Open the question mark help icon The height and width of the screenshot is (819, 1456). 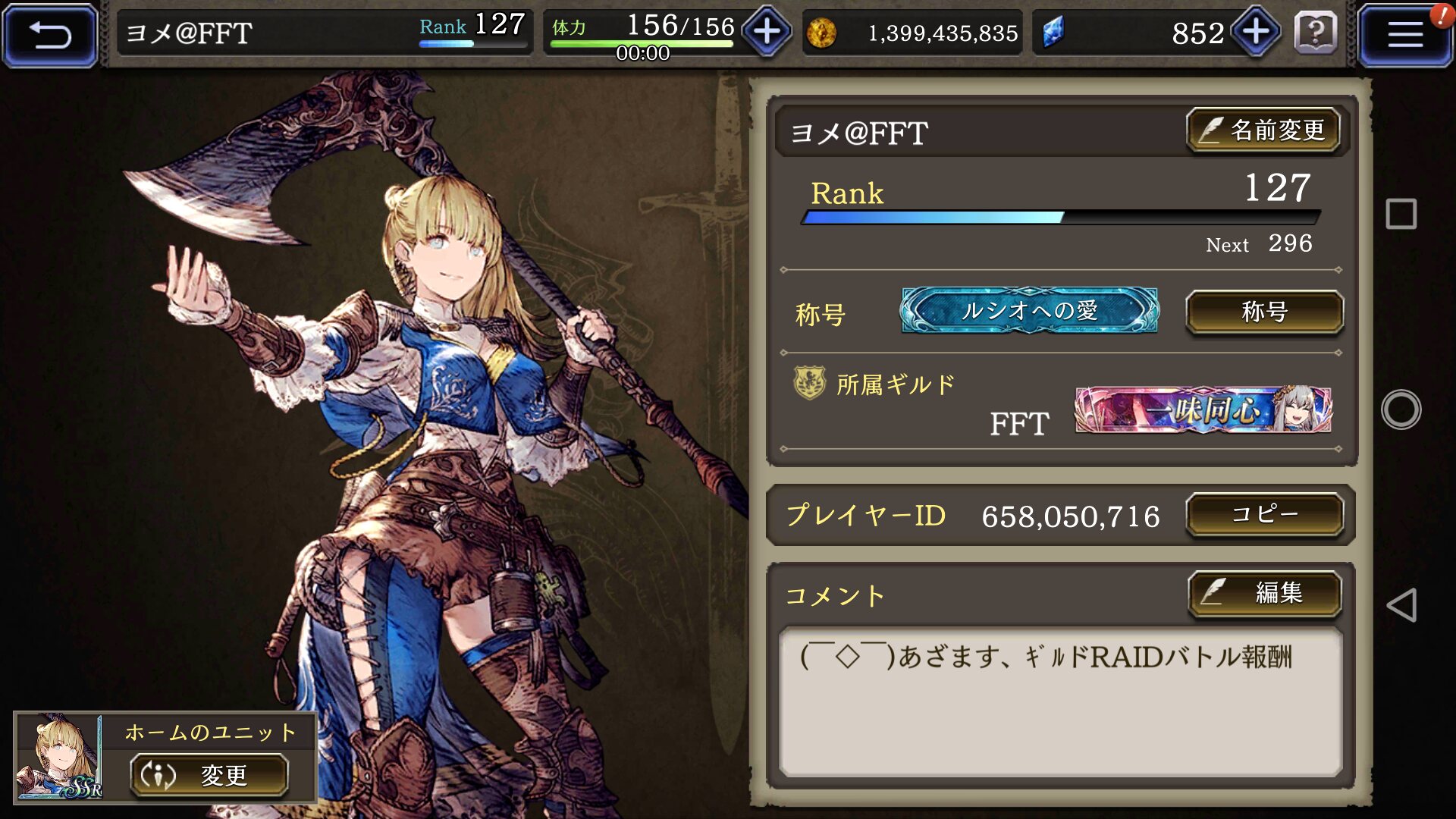[x=1316, y=33]
